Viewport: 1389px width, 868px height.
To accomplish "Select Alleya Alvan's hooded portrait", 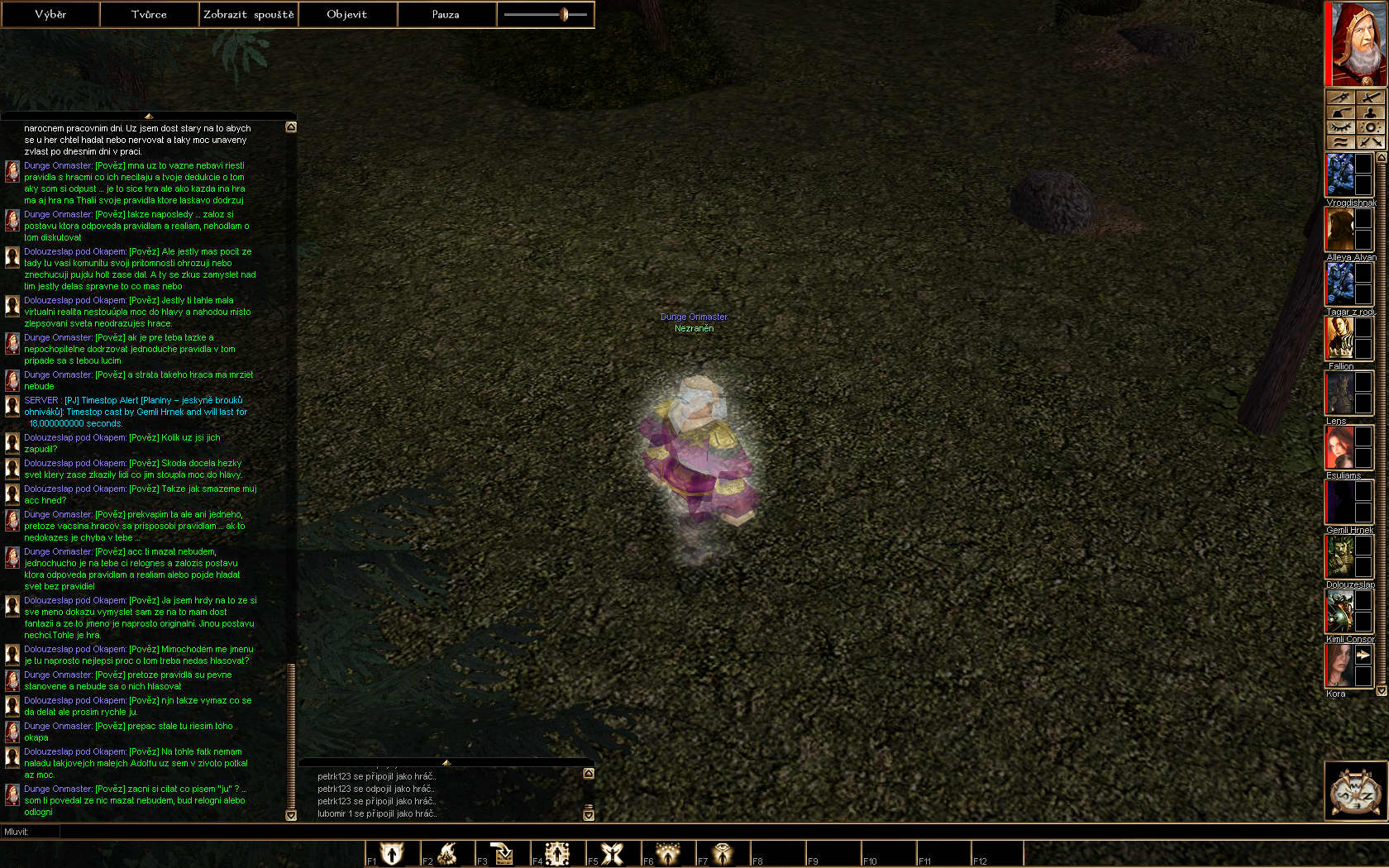I will 1340,229.
